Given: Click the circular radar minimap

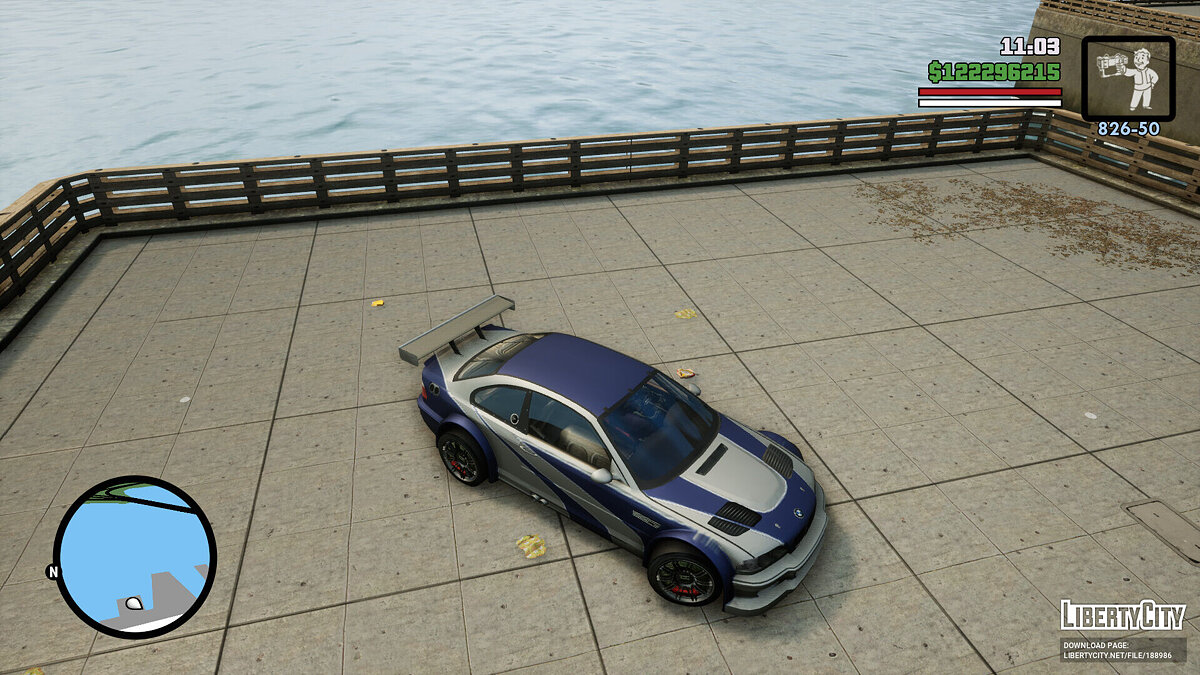Looking at the screenshot, I should click(135, 556).
